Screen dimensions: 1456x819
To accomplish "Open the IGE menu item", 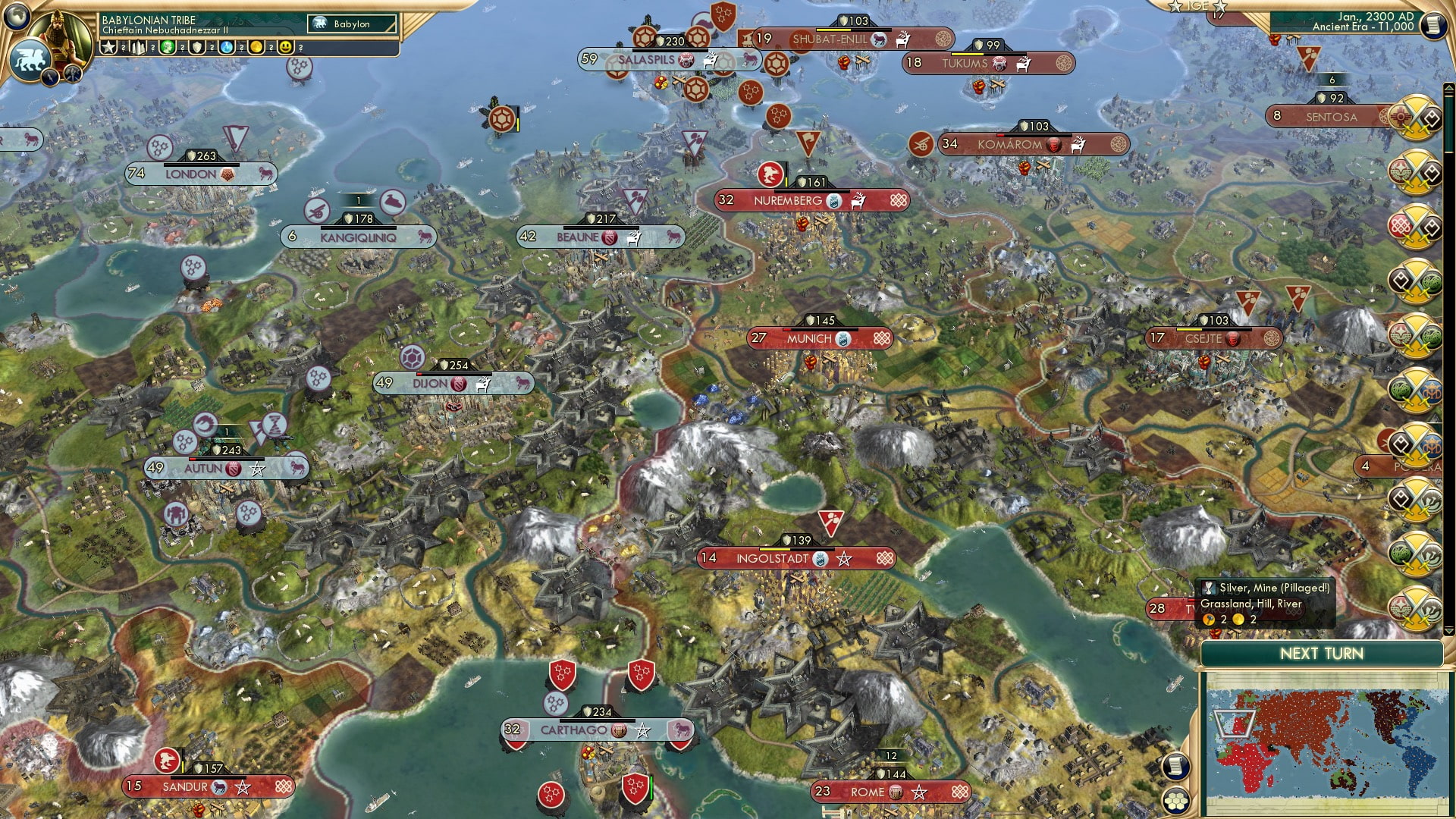I will (1197, 7).
